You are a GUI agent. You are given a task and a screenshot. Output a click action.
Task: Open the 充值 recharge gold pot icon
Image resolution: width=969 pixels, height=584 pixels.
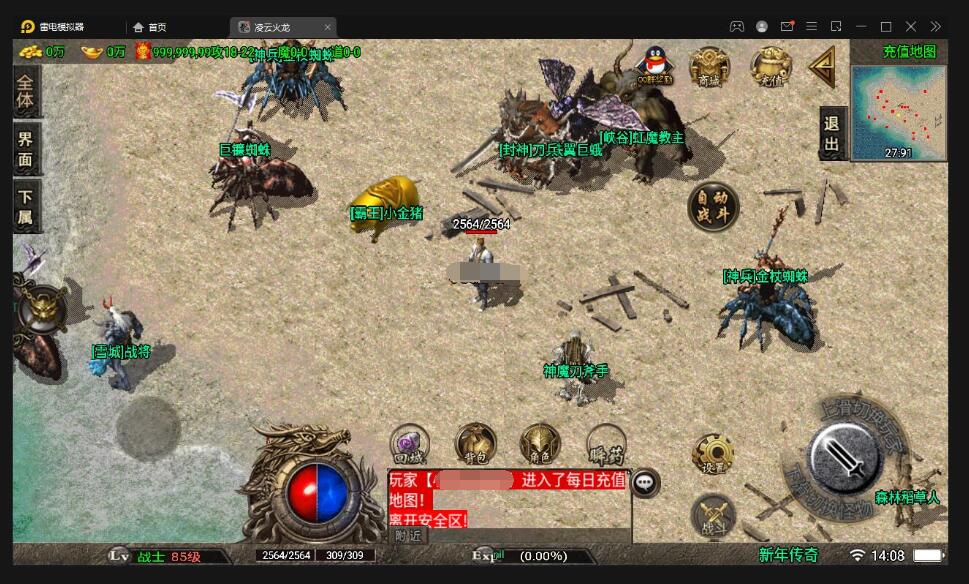[770, 66]
